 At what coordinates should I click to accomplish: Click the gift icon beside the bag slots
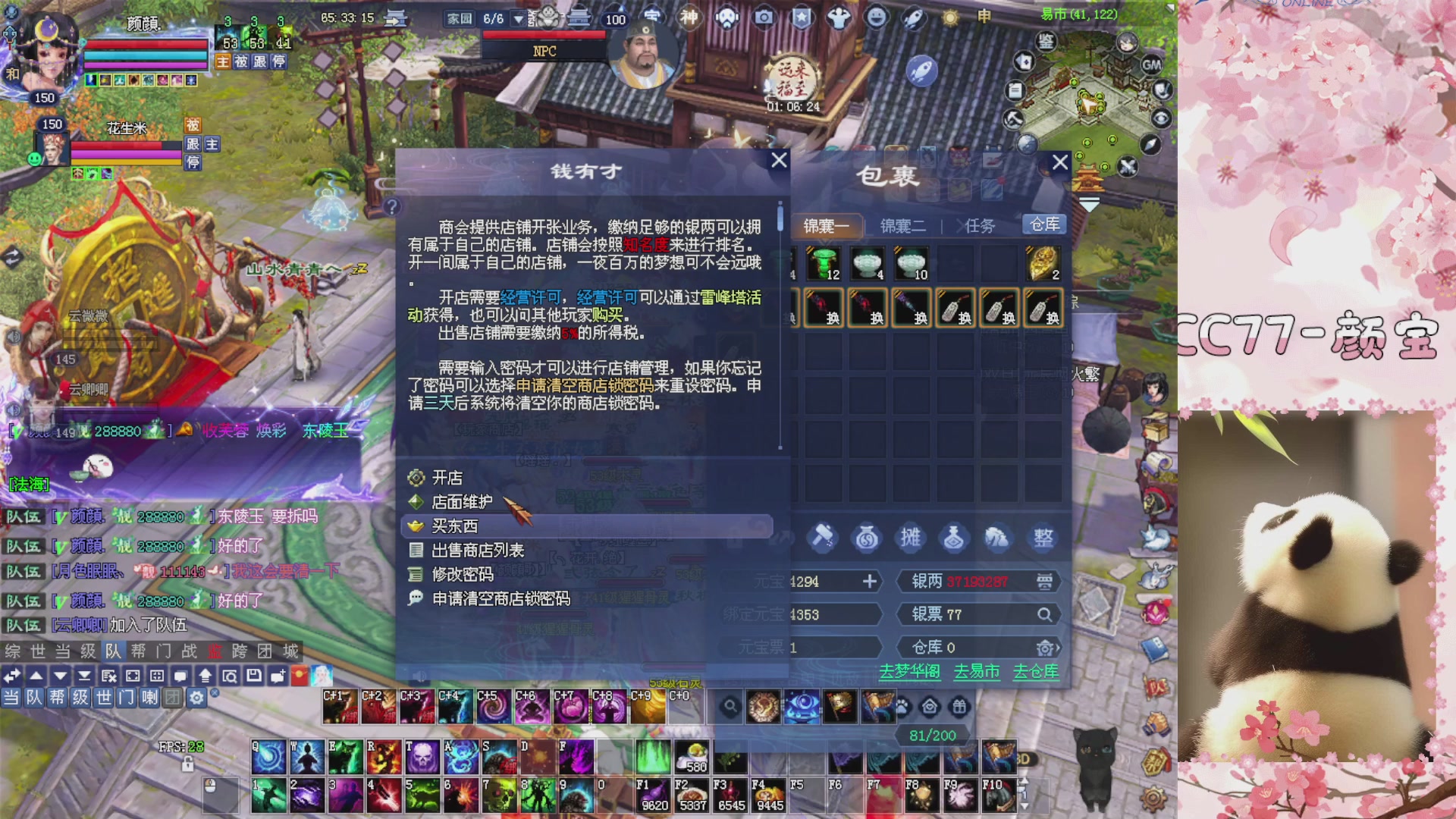pos(960,705)
